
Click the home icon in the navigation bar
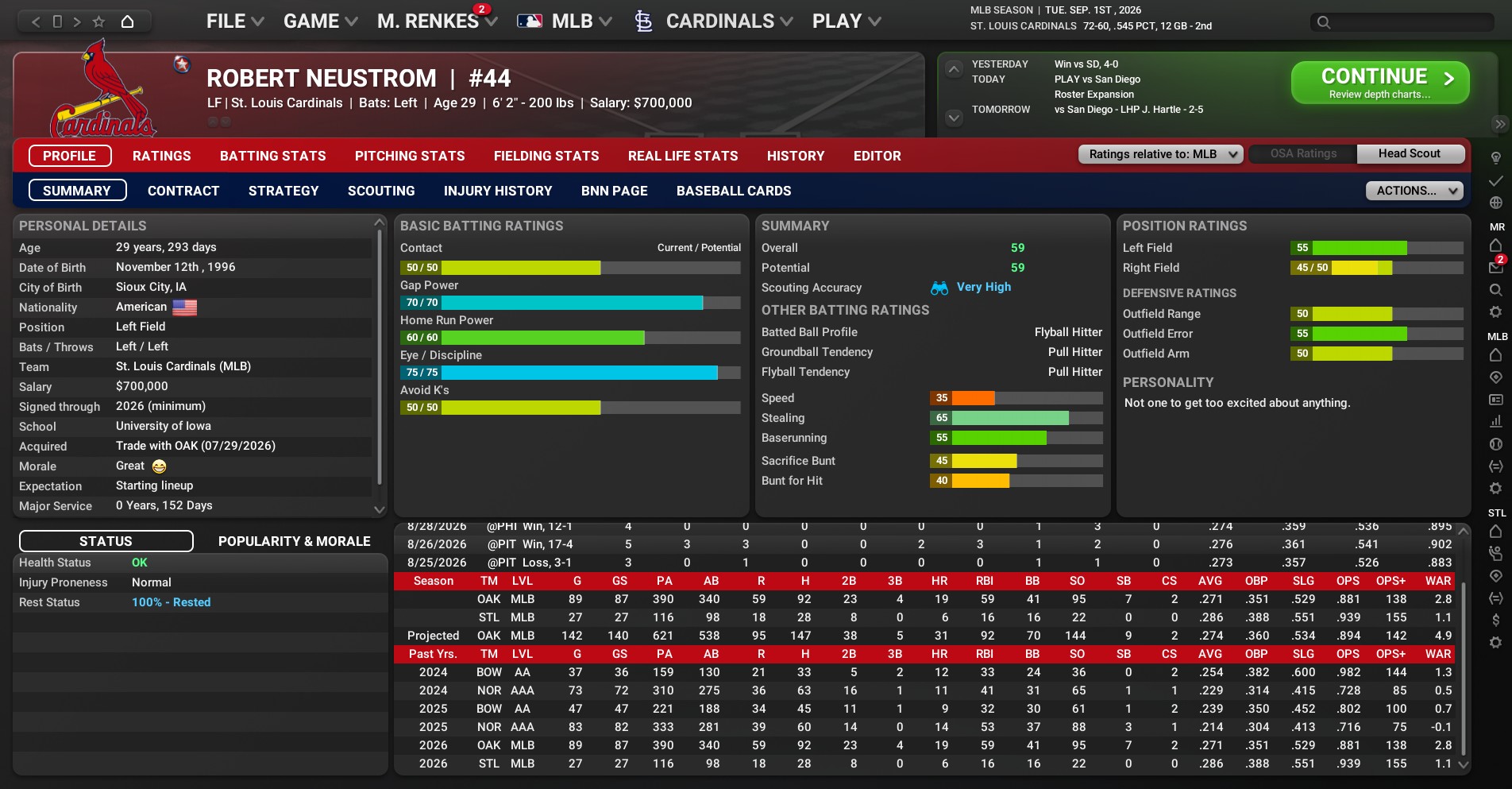pos(127,21)
